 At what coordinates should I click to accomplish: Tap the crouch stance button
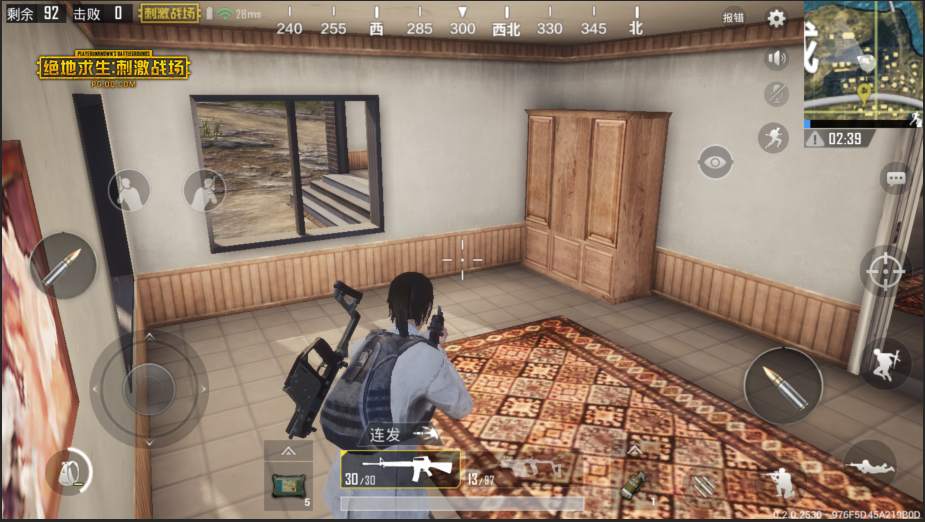[x=779, y=484]
